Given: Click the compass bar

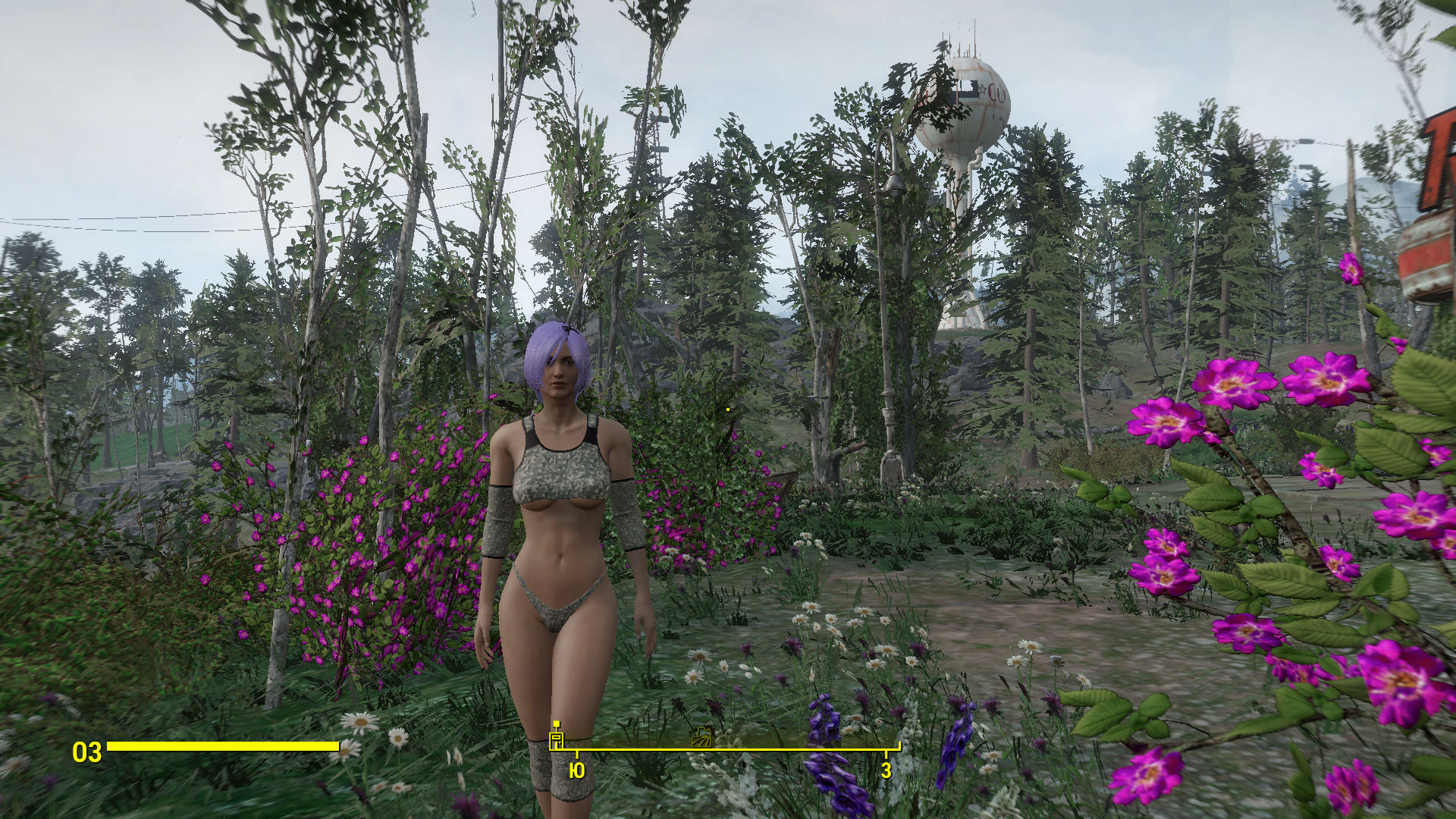Looking at the screenshot, I should (x=728, y=748).
